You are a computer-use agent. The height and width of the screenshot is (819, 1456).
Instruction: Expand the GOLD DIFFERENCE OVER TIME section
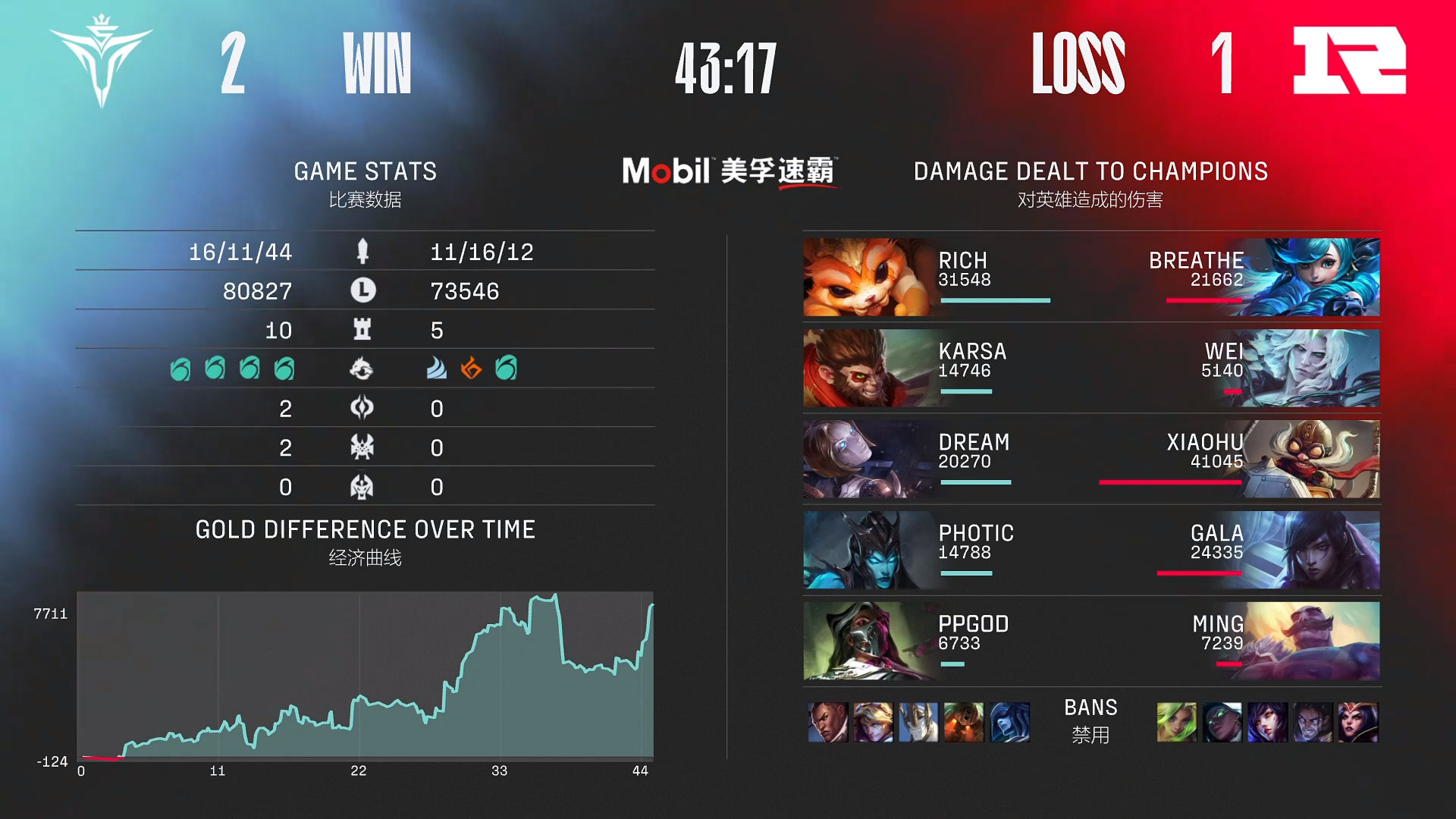[365, 529]
